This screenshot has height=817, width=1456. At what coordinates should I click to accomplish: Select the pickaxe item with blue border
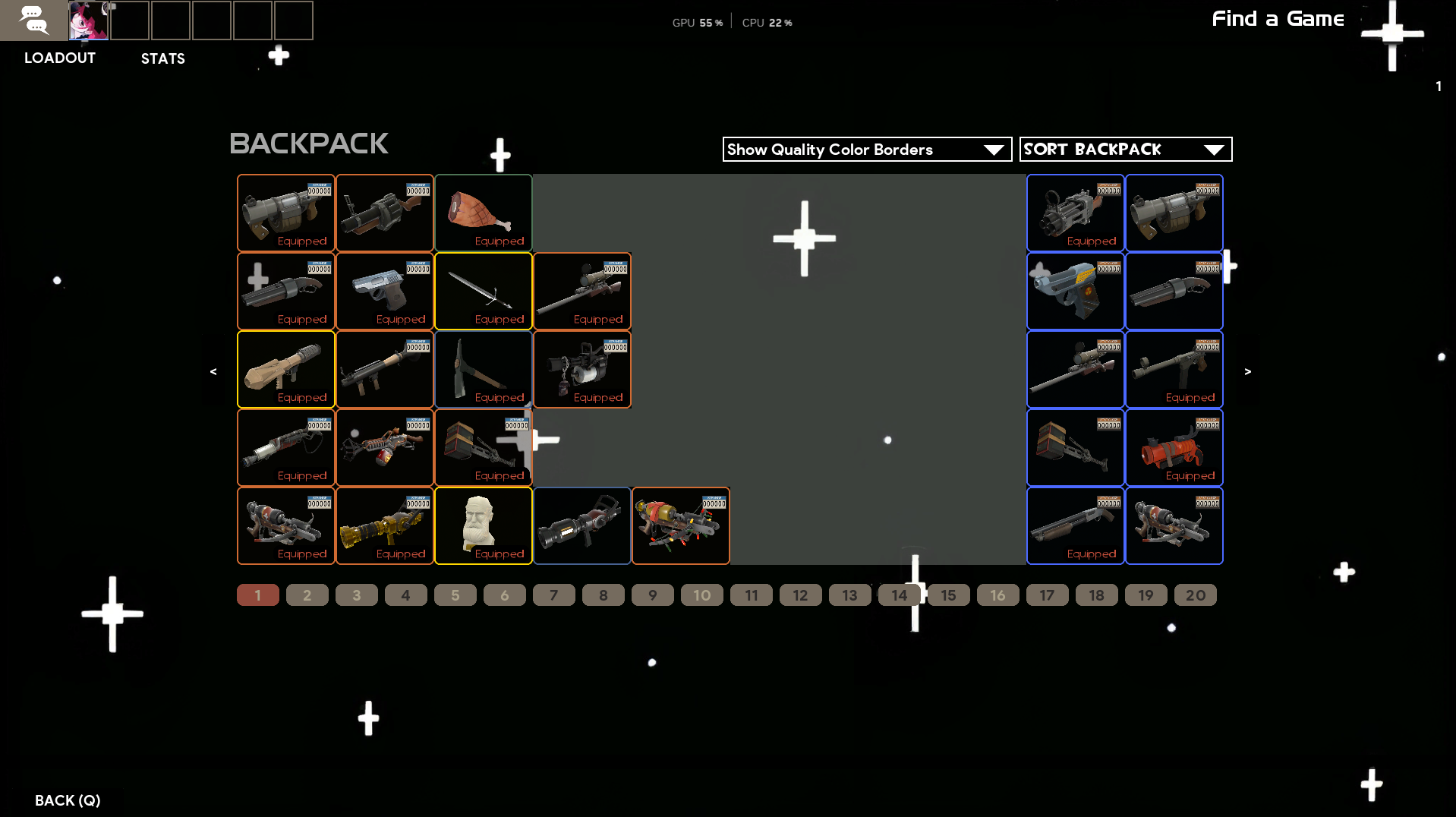click(x=484, y=370)
